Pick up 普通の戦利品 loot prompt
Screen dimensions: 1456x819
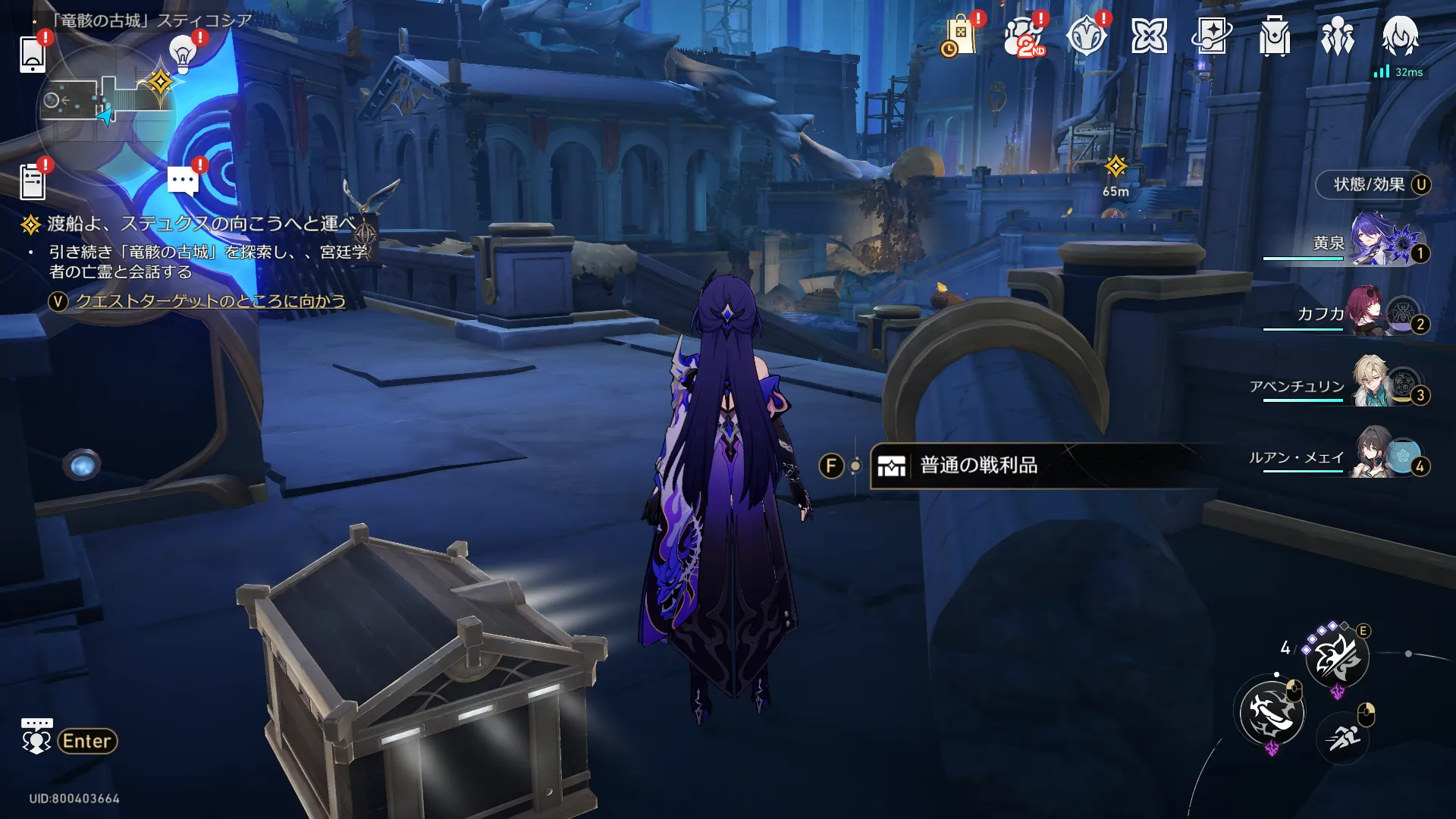(x=978, y=466)
